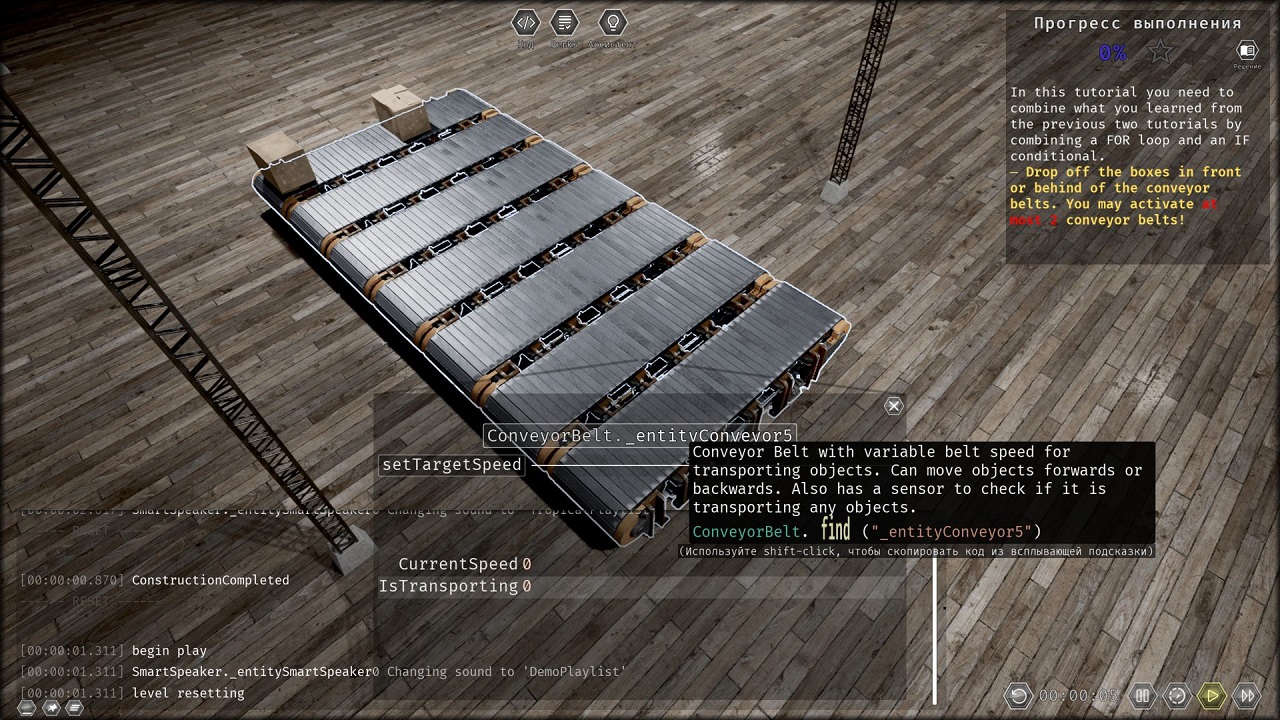Open the log-lines hexagon icon at bottom left
Screen dimensions: 1280x720
[74, 708]
